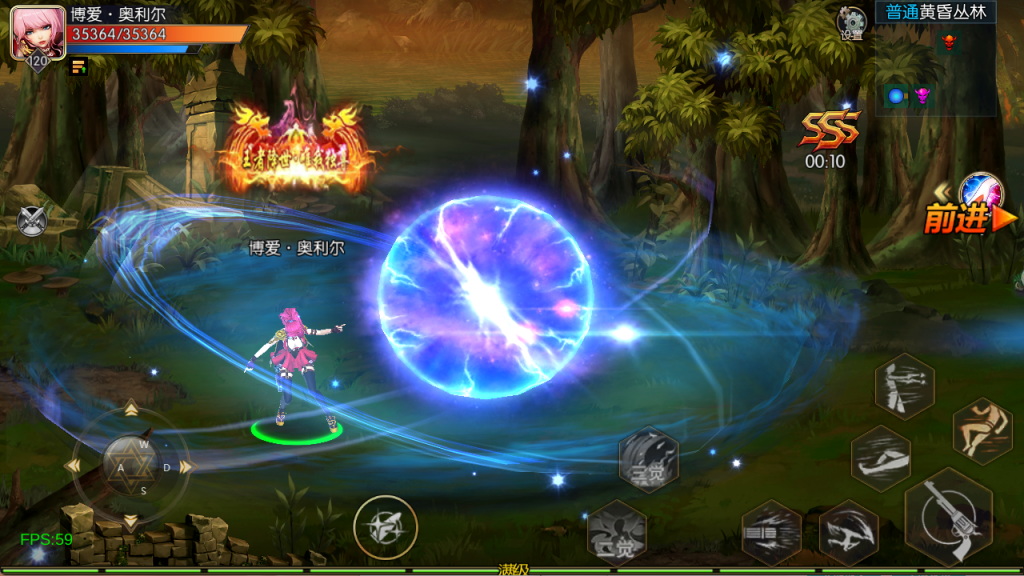The height and width of the screenshot is (576, 1024).
Task: Click the pink-haired character portrait
Action: click(x=37, y=33)
